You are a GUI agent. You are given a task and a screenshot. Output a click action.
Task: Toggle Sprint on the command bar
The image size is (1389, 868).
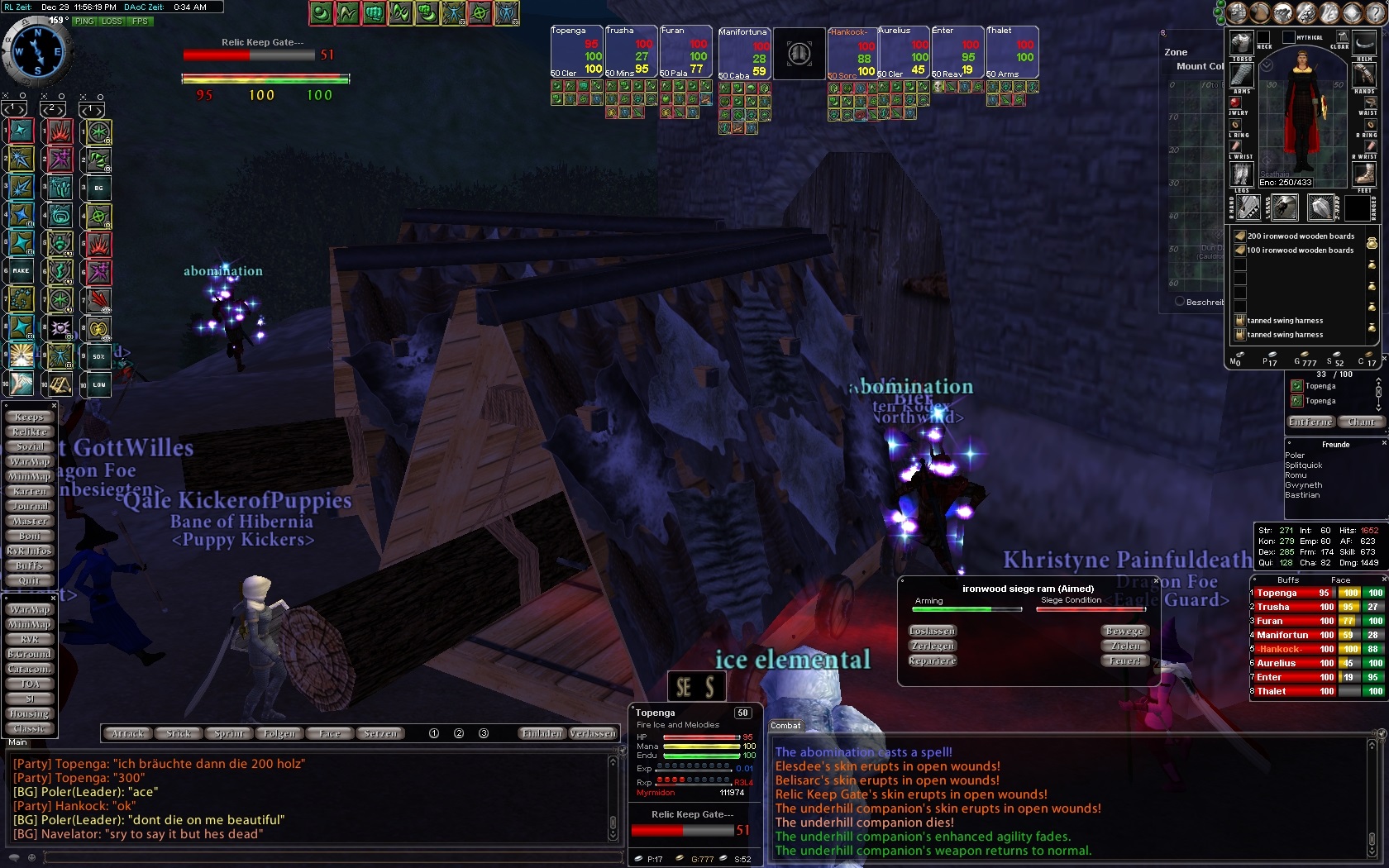(x=229, y=734)
